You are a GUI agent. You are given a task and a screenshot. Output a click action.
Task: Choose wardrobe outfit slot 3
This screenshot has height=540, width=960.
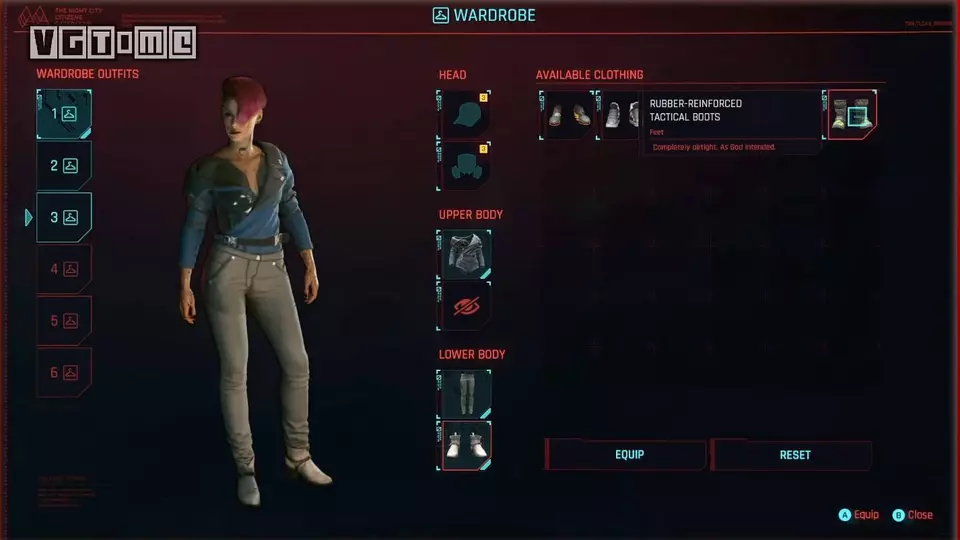pyautogui.click(x=64, y=217)
